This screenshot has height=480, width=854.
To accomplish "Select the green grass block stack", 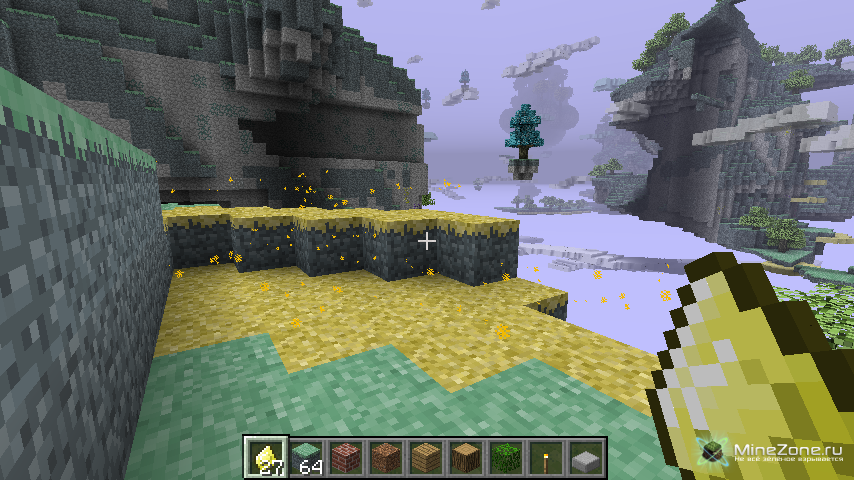I will (x=306, y=457).
